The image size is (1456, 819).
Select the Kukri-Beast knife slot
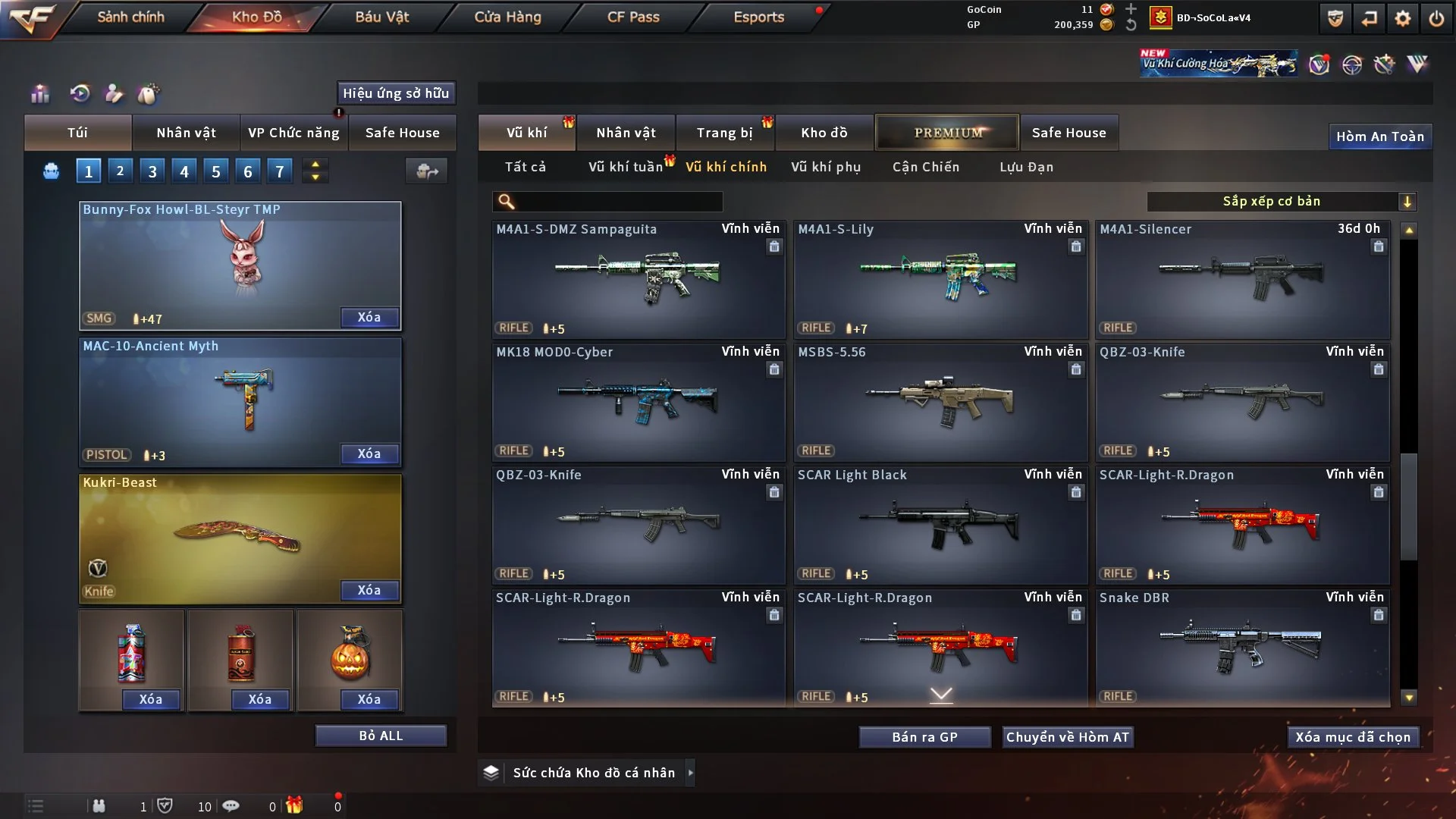[240, 535]
